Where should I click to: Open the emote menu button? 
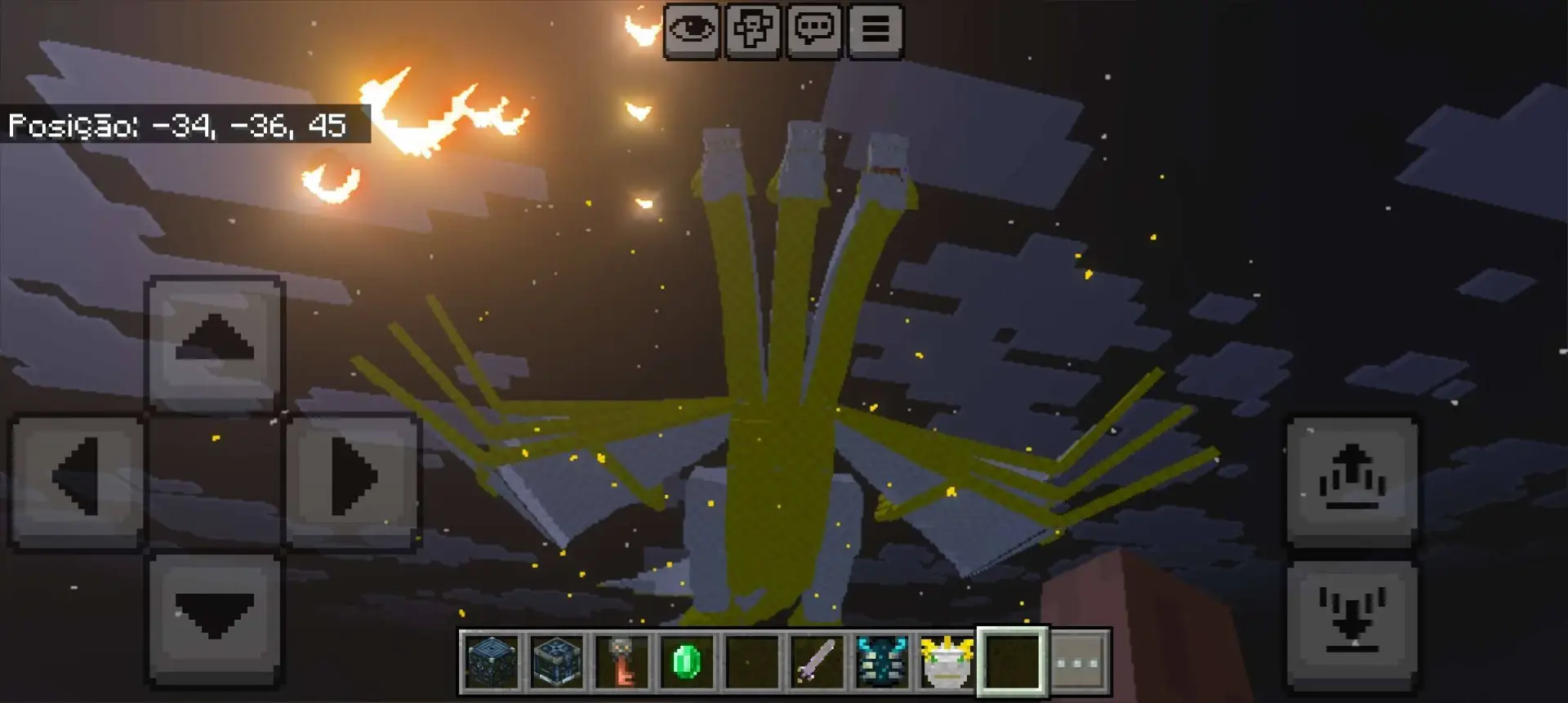tap(752, 31)
